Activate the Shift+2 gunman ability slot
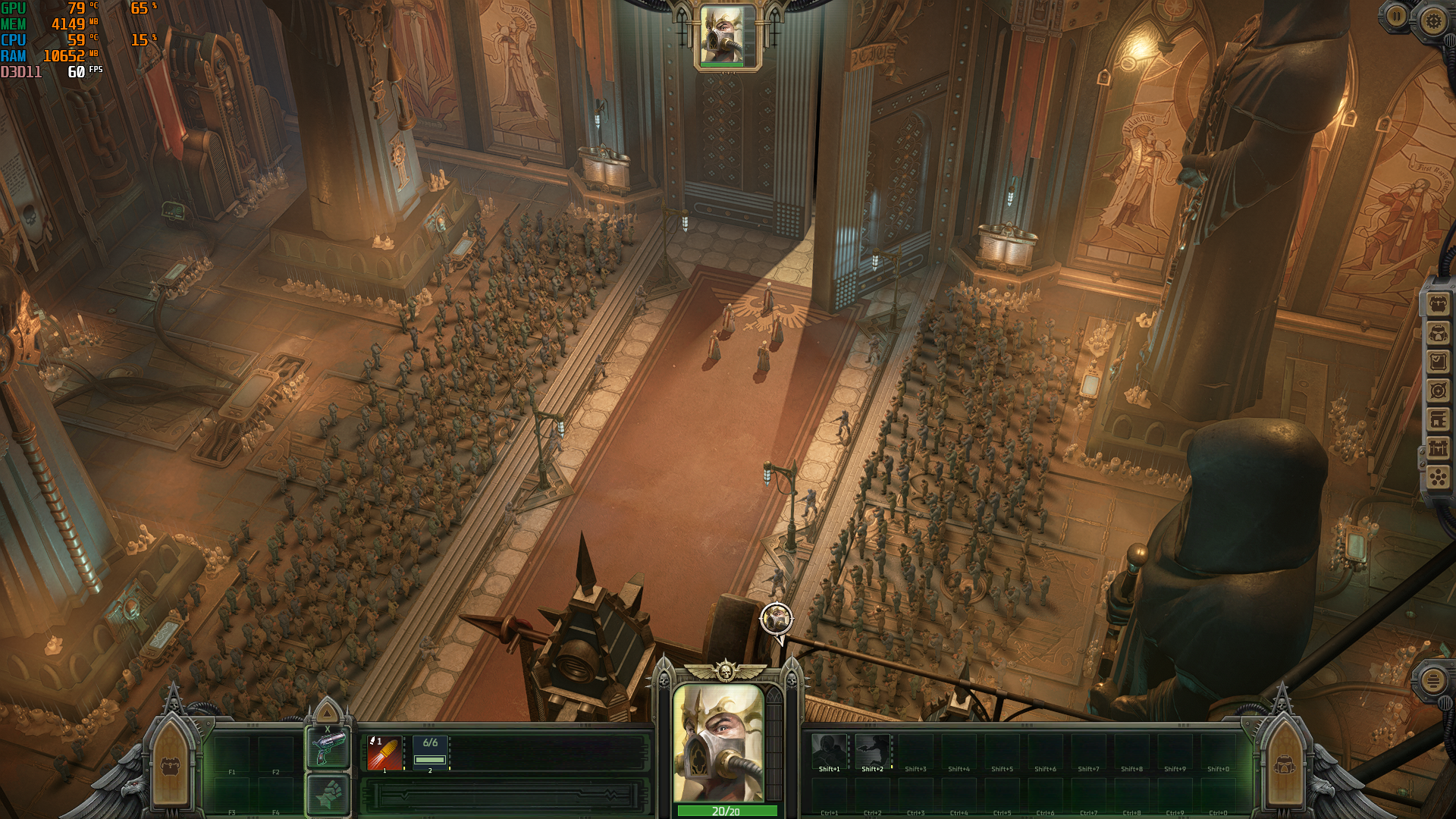Image resolution: width=1456 pixels, height=819 pixels. [x=872, y=752]
